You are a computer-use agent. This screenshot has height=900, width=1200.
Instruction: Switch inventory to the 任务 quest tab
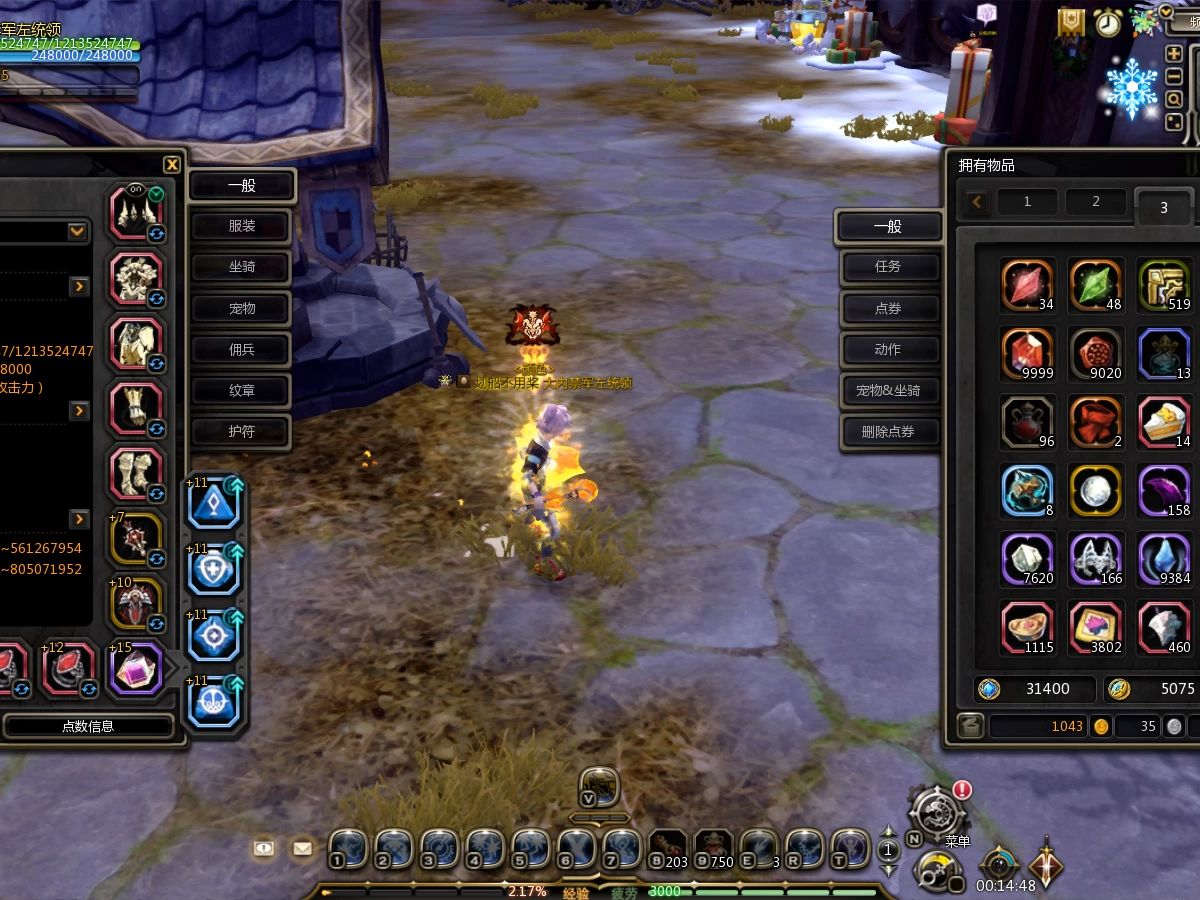888,267
